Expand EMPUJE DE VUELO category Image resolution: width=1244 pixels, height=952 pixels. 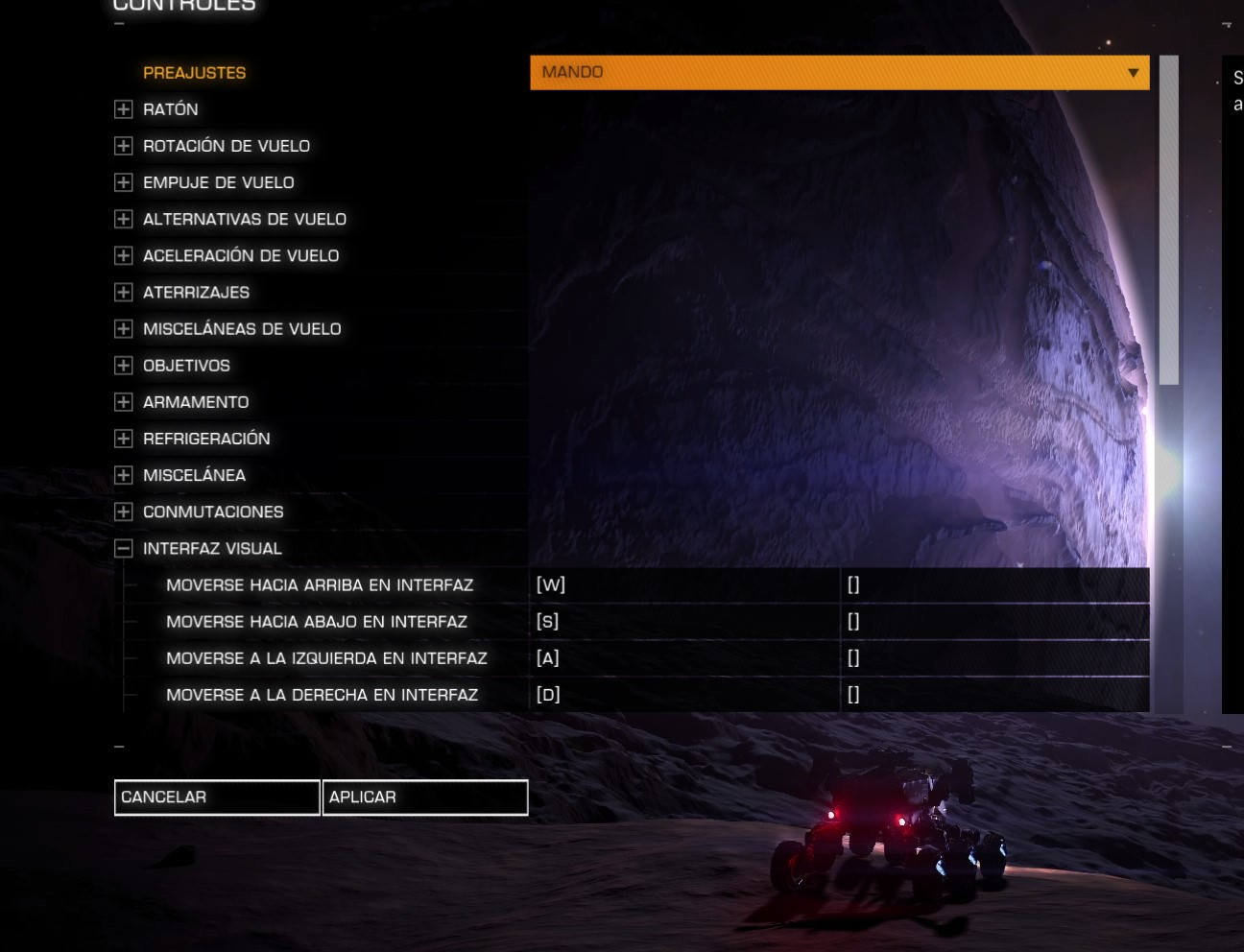click(123, 182)
